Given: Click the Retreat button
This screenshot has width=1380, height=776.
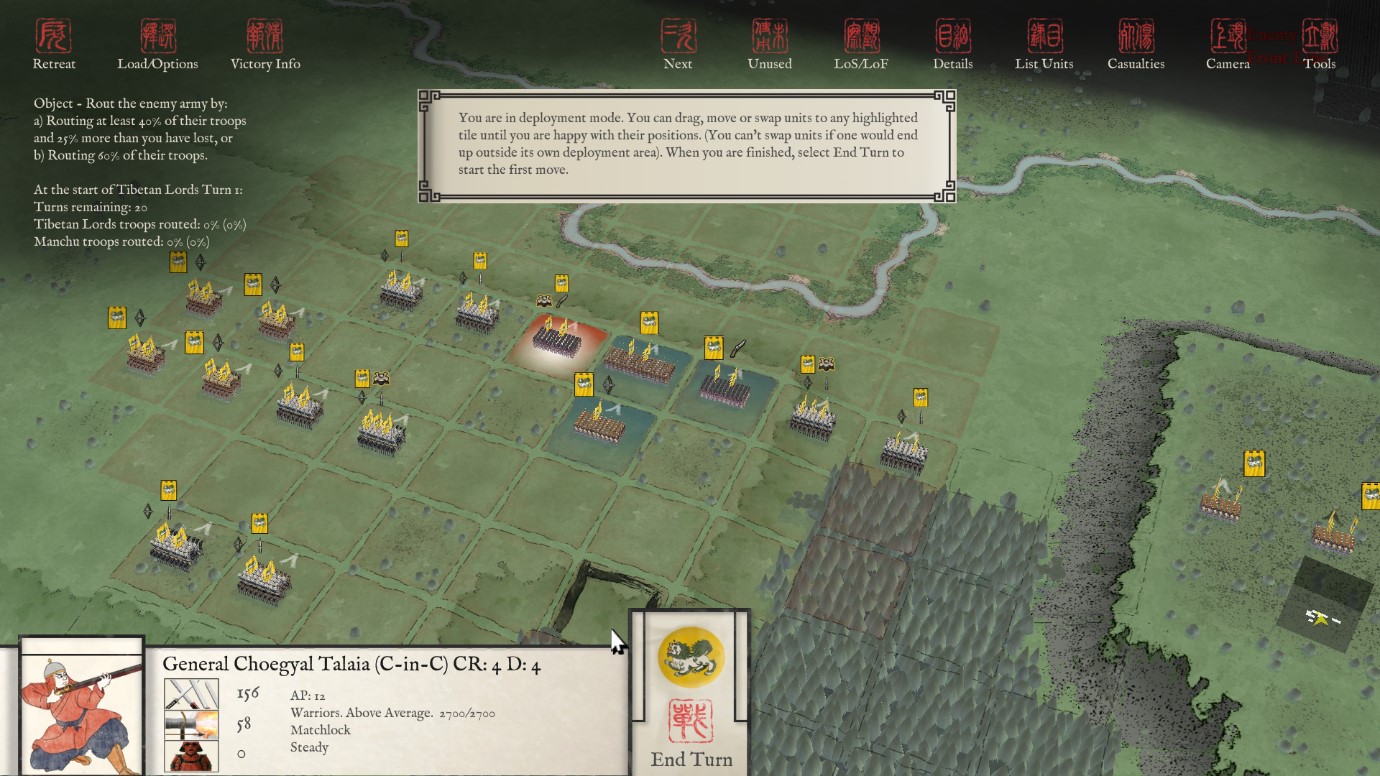Looking at the screenshot, I should pyautogui.click(x=54, y=45).
